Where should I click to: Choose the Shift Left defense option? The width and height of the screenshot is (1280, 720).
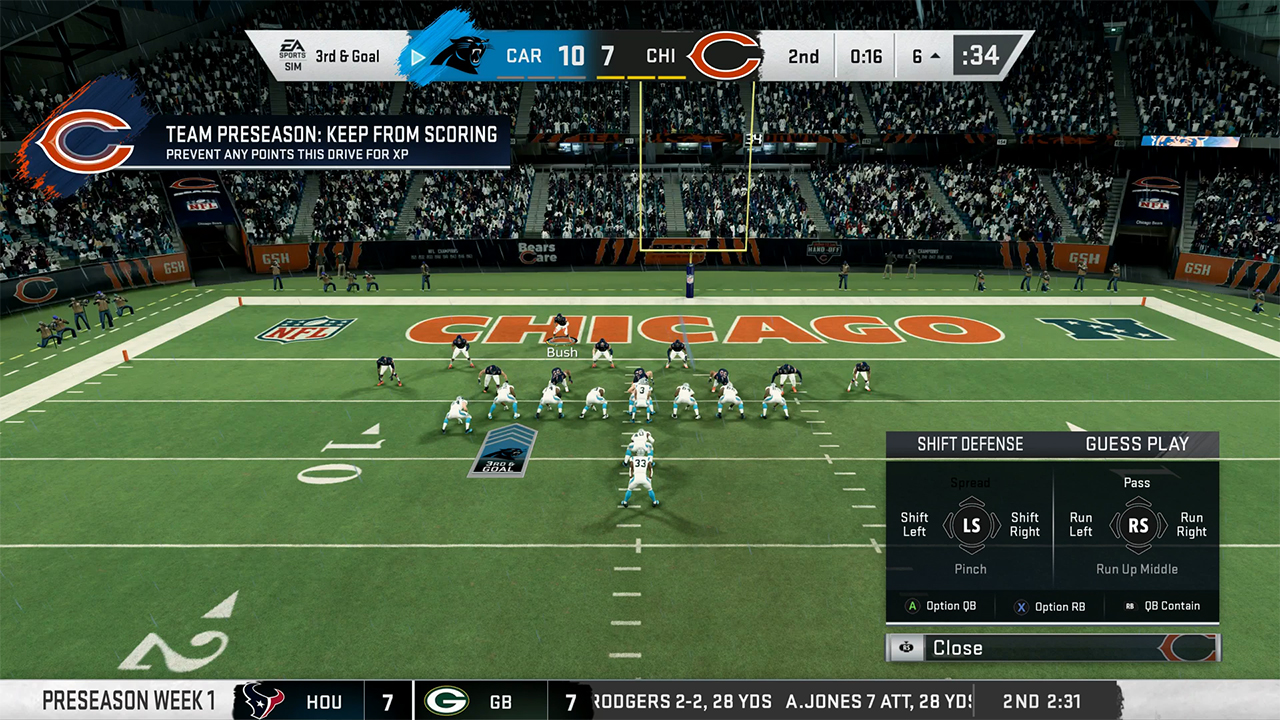pos(914,525)
